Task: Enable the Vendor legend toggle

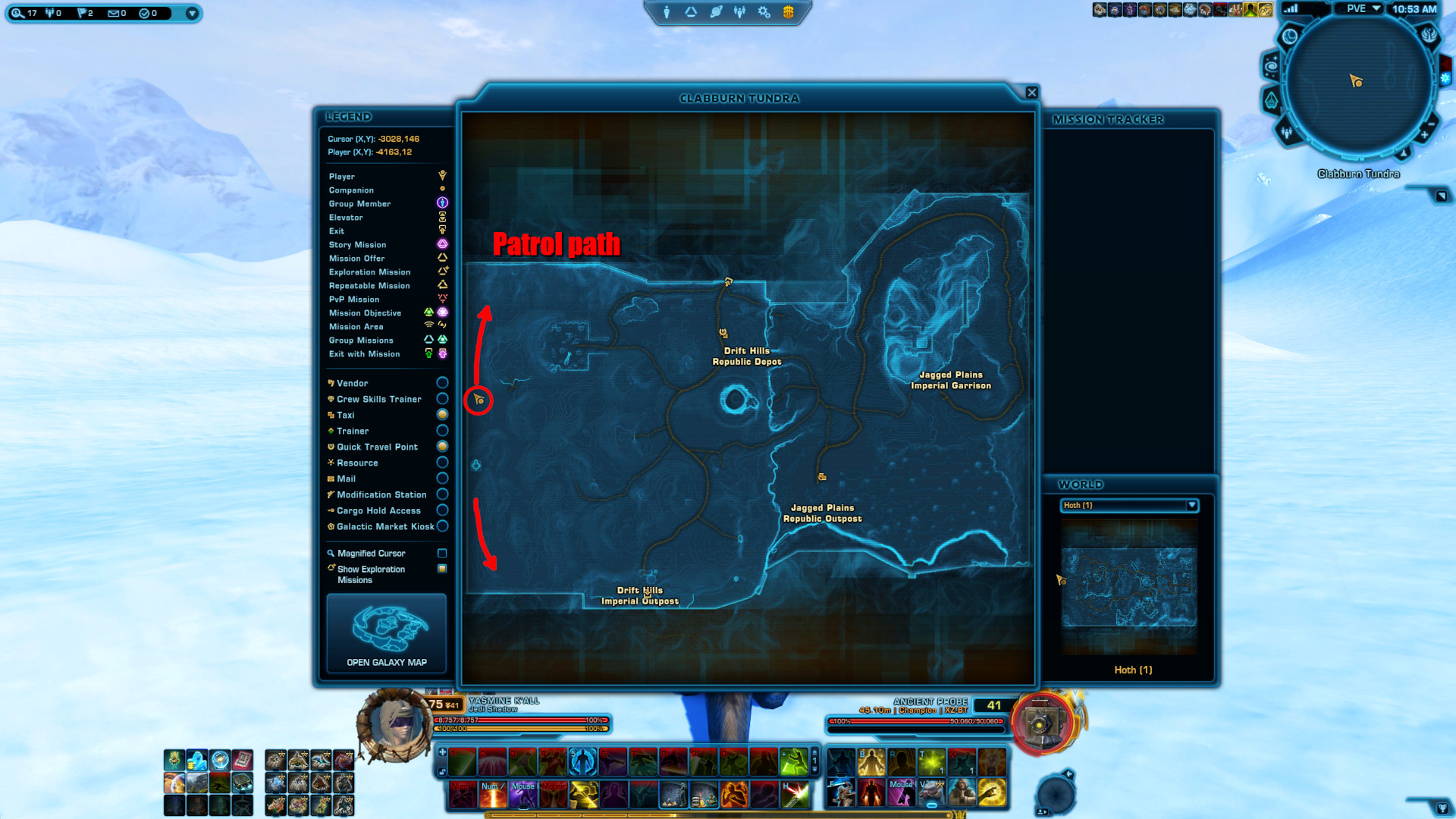Action: [443, 383]
